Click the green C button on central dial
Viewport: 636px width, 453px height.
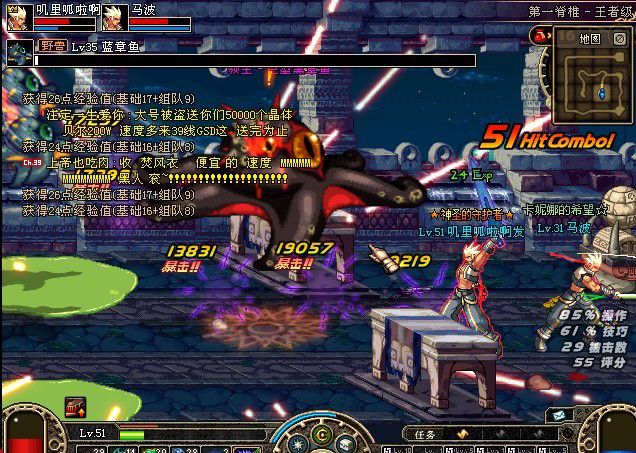tap(322, 436)
